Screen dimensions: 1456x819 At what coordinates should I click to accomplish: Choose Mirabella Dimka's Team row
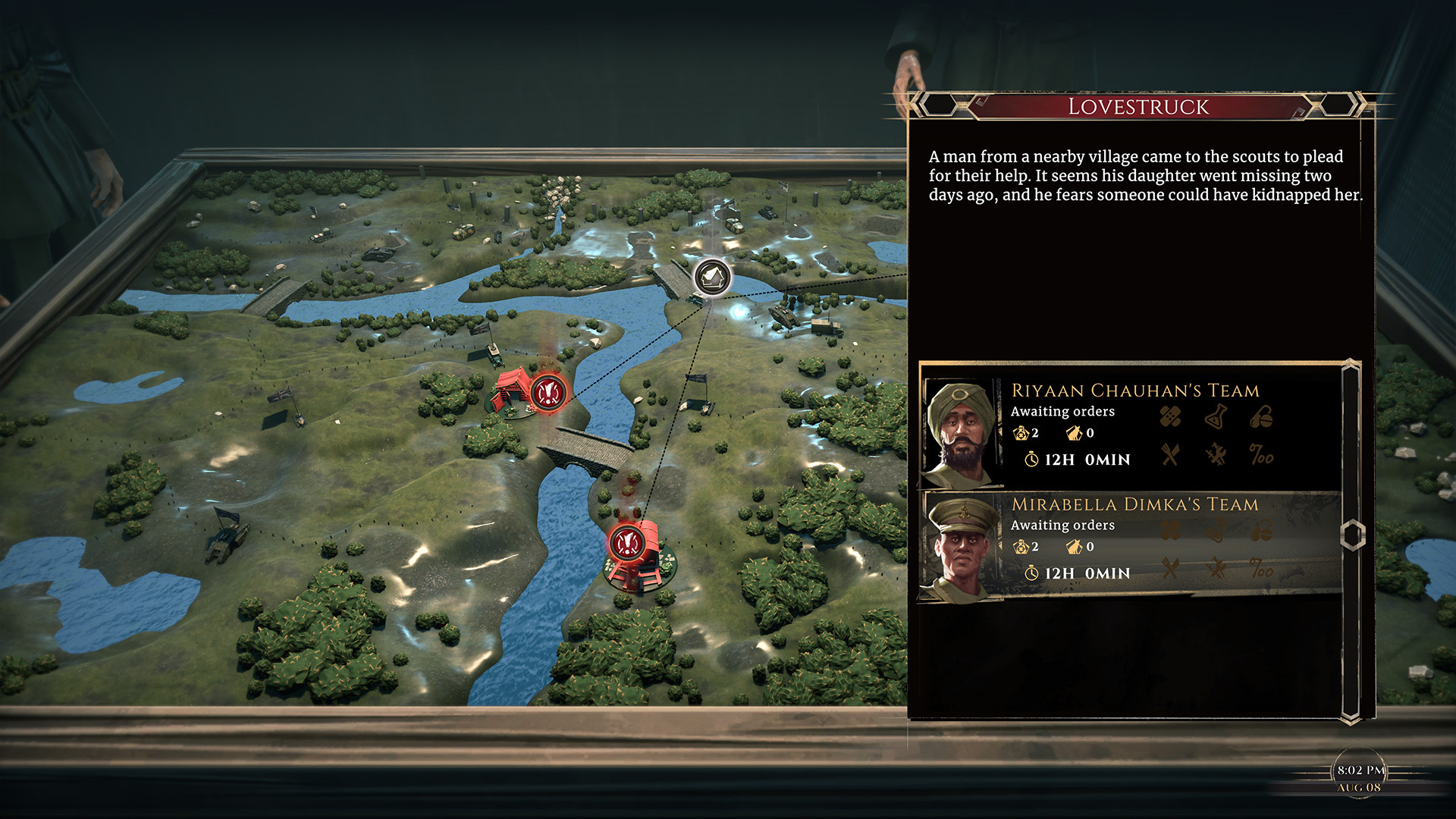tap(1130, 541)
